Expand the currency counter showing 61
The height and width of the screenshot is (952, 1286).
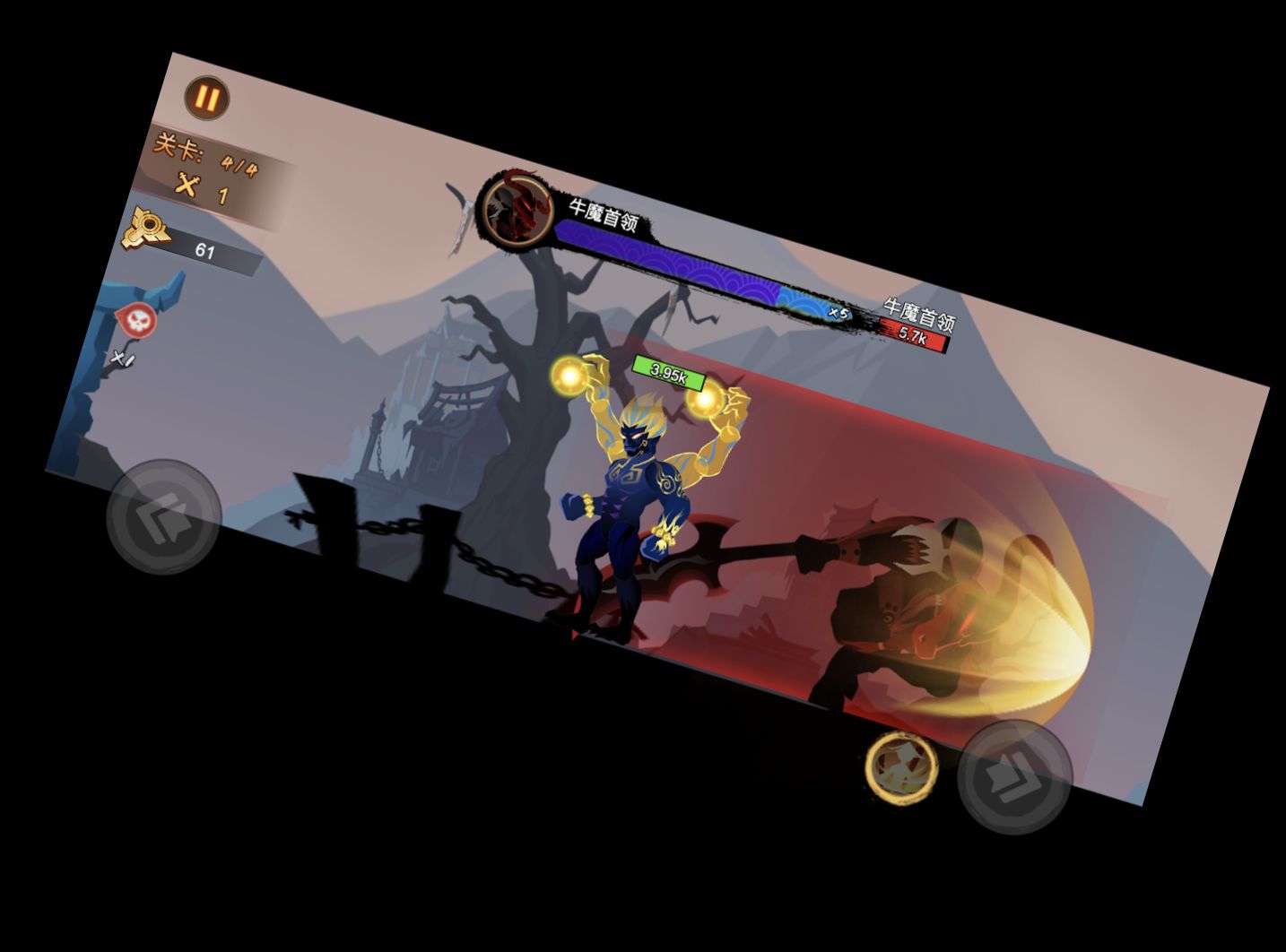204,249
